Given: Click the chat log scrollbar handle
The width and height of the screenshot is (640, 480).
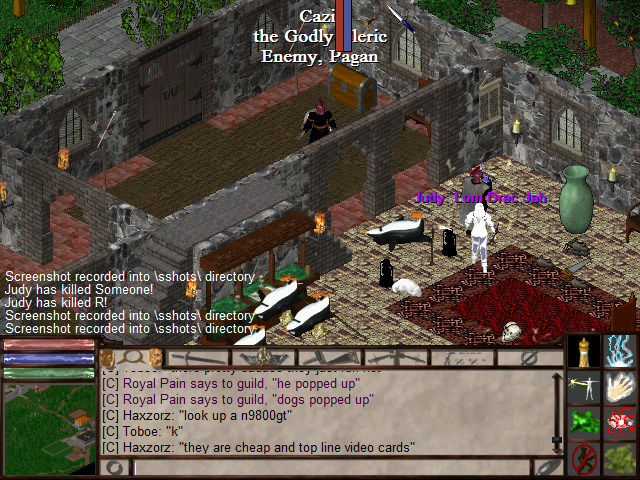Looking at the screenshot, I should [x=557, y=439].
